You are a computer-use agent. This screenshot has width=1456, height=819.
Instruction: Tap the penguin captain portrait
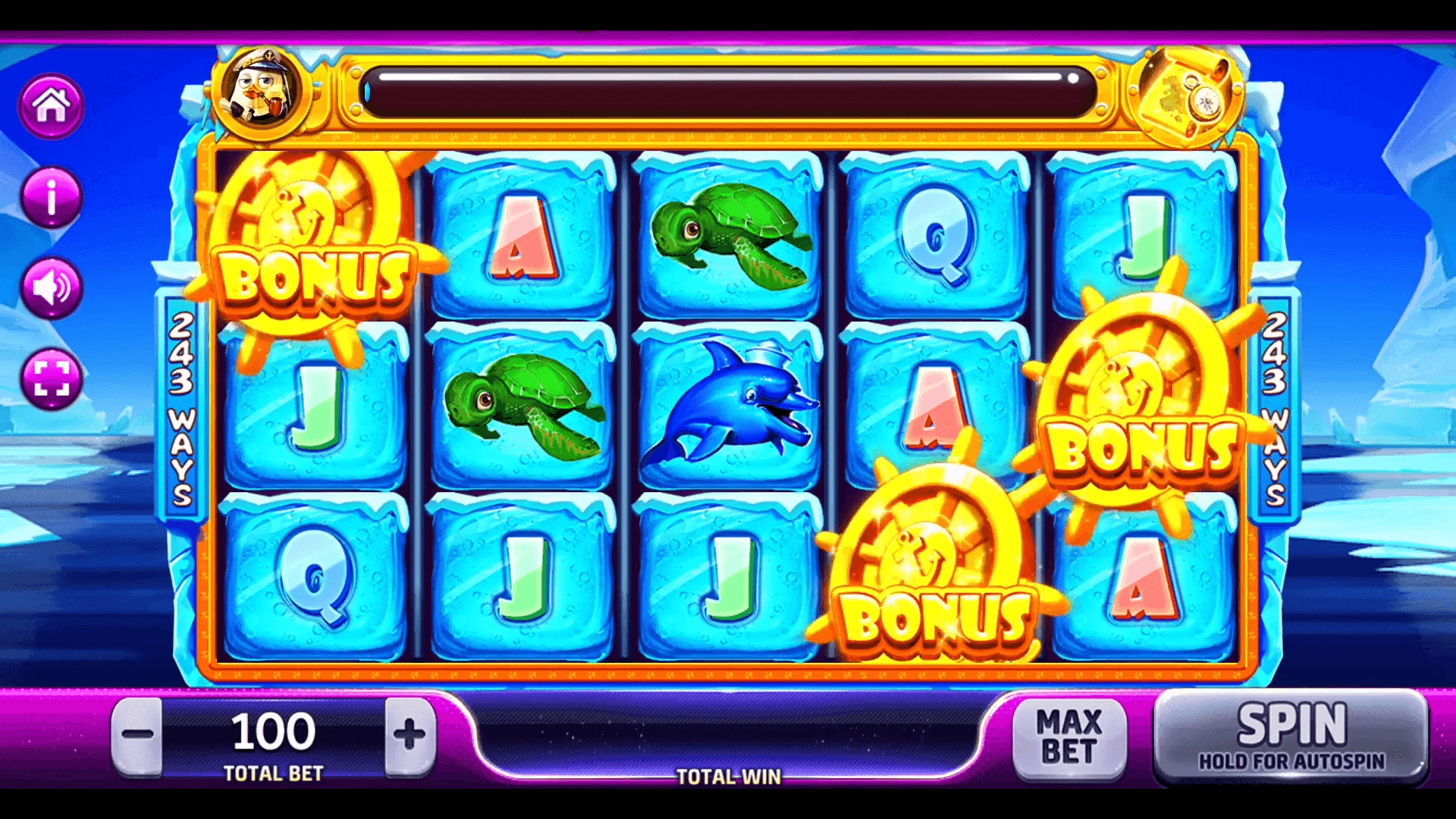[x=261, y=93]
